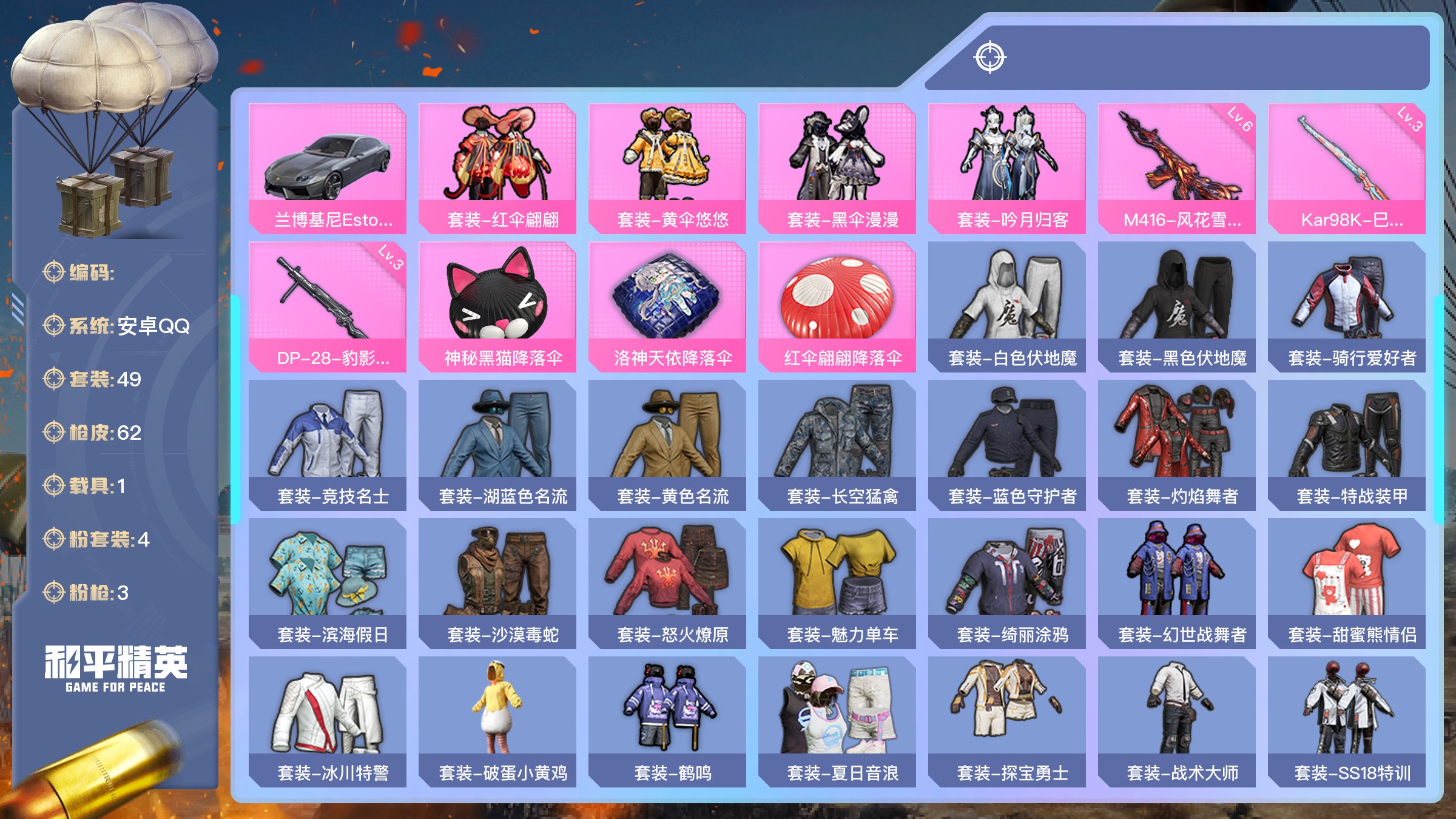Screen dimensions: 1456x819
Task: Open the 套装-甜蜜熊情侣 outfit tile
Action: coord(1347,583)
